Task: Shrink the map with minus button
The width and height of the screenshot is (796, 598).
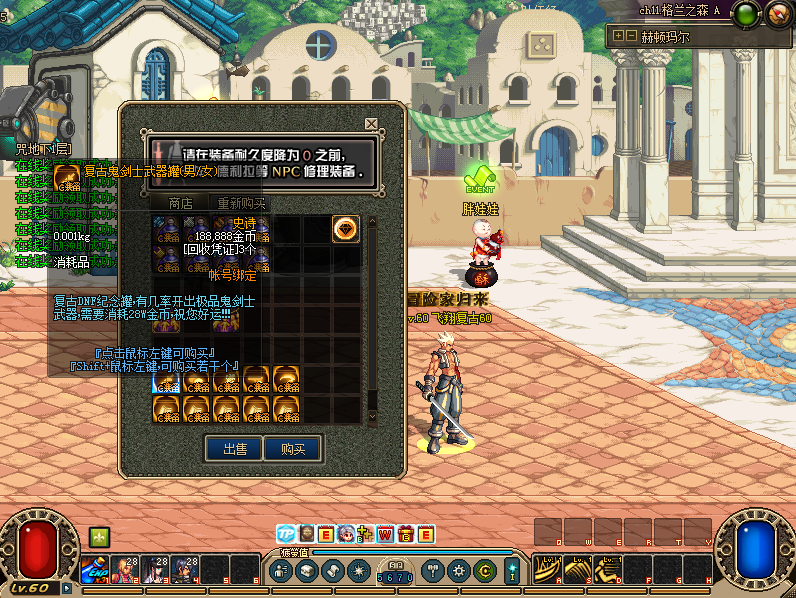Action: 631,36
